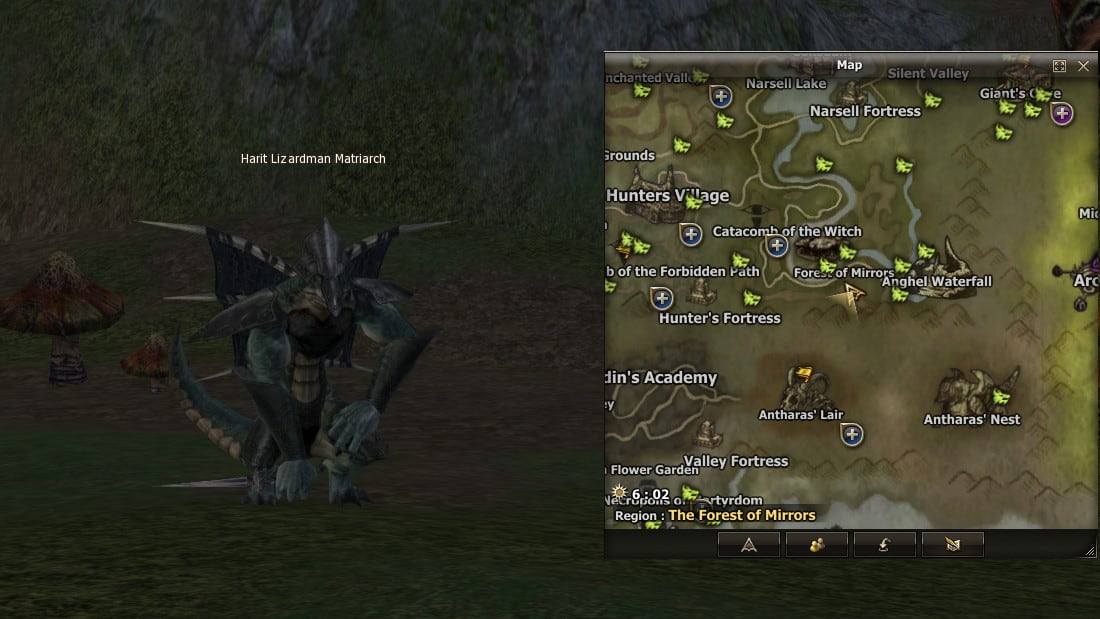Image resolution: width=1100 pixels, height=619 pixels.
Task: Select blue shield marker beside Antharas' Lair
Action: point(852,434)
